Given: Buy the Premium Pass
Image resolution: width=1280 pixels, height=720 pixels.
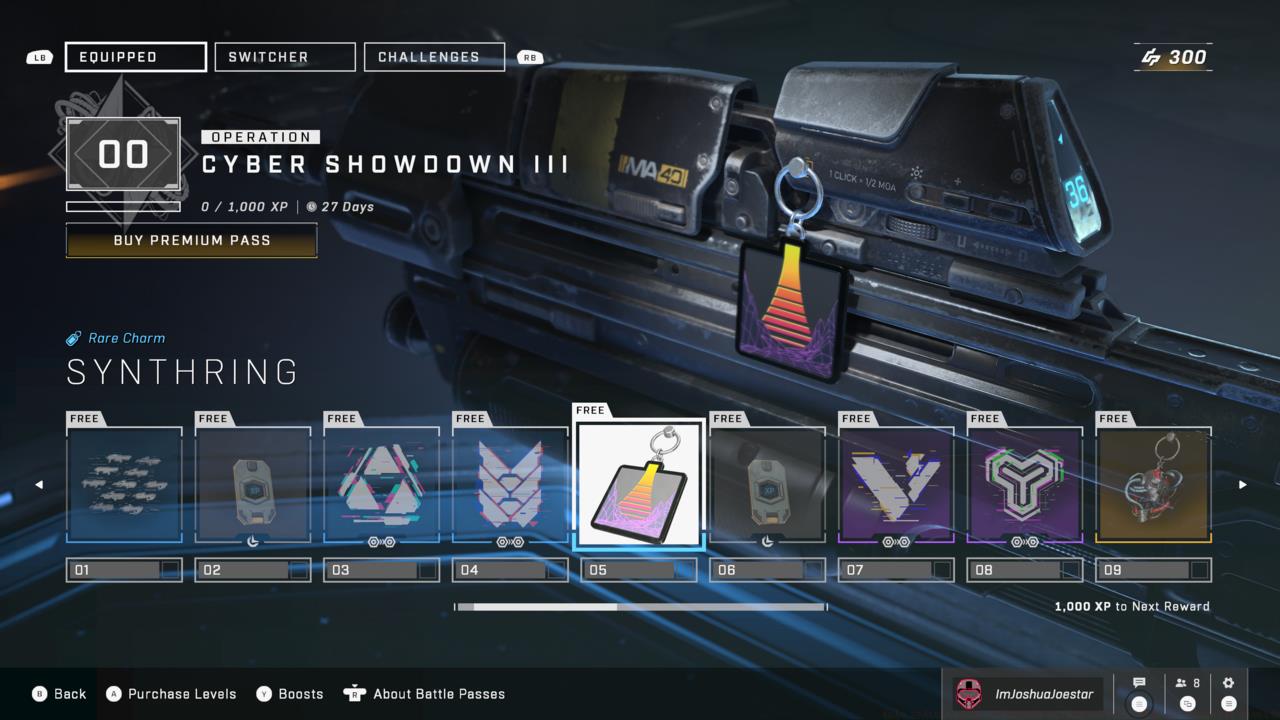Looking at the screenshot, I should [192, 240].
